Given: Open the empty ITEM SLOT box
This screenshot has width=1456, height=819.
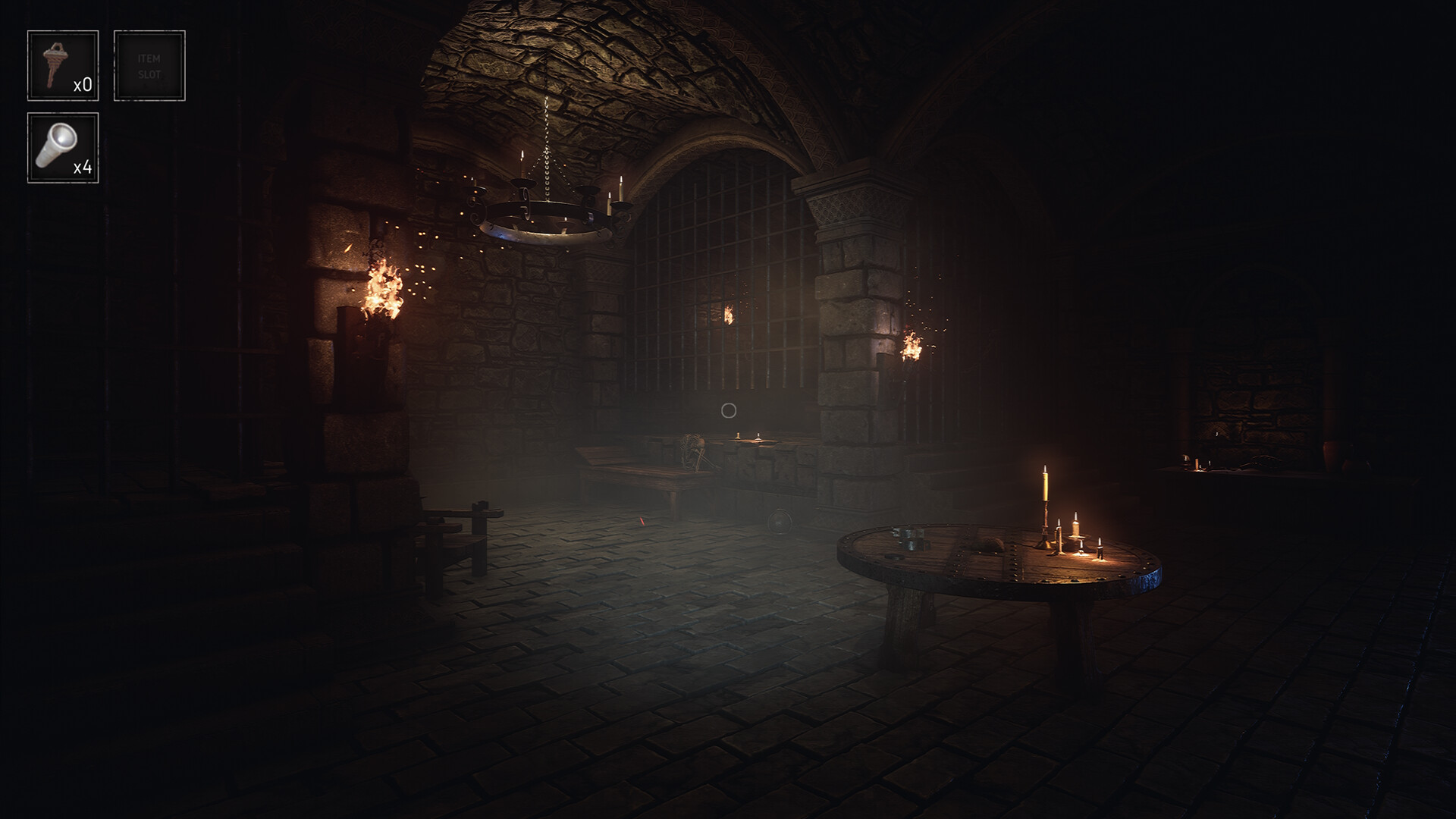Looking at the screenshot, I should [149, 64].
